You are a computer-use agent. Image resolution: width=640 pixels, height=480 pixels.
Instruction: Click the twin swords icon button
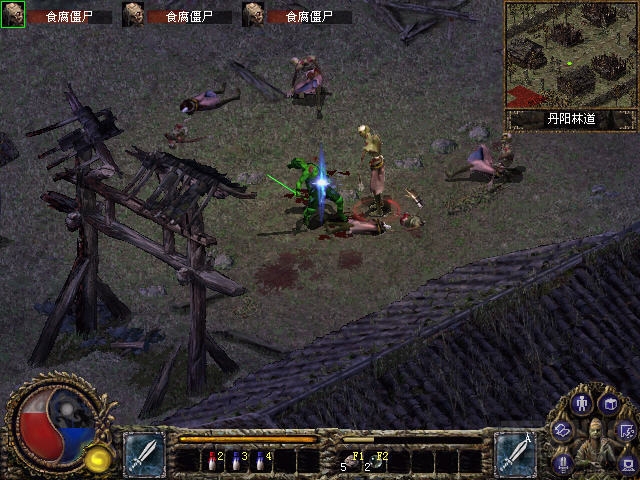(564, 462)
